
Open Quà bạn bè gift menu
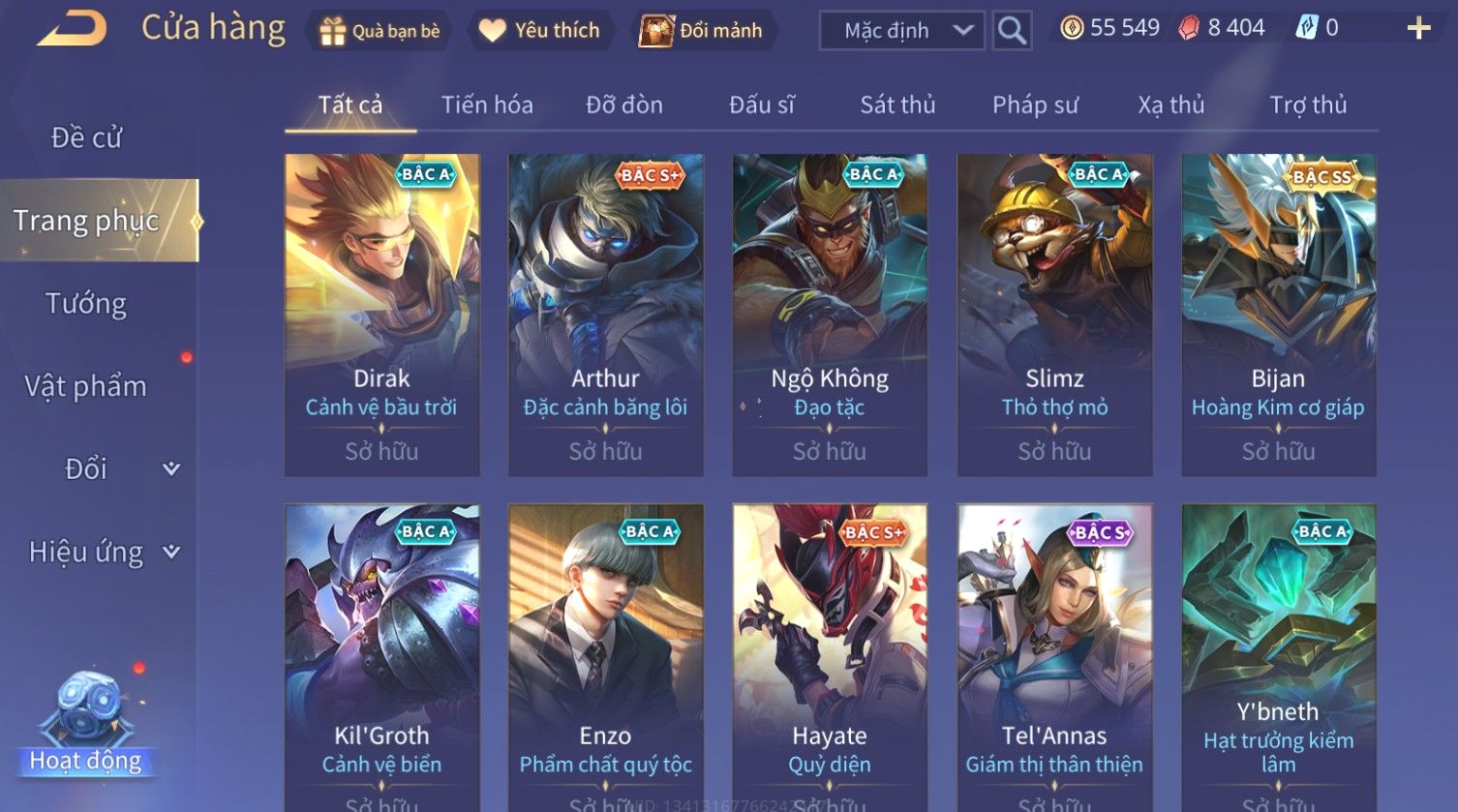tap(380, 31)
